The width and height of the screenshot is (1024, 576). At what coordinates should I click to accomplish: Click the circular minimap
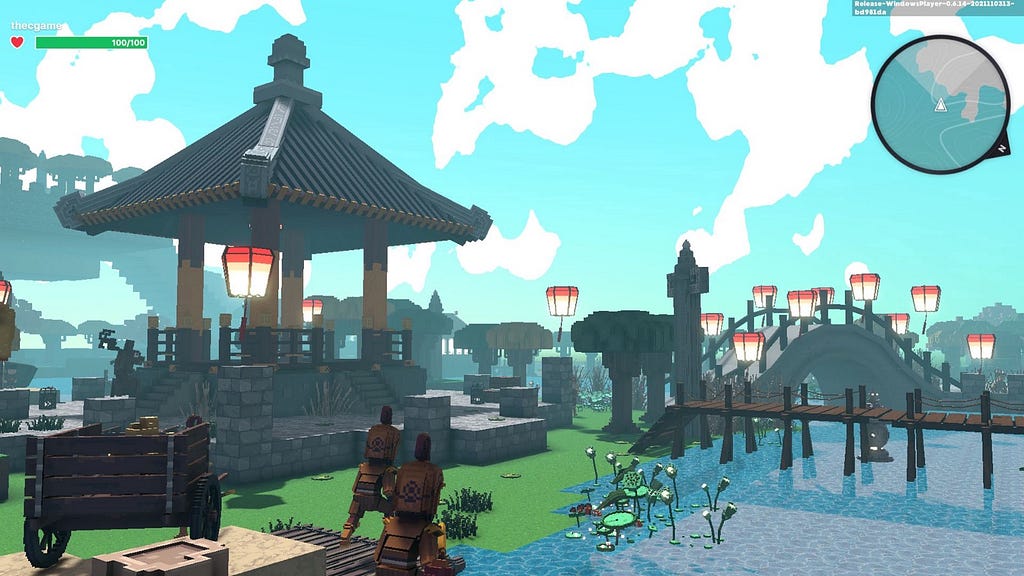[940, 105]
